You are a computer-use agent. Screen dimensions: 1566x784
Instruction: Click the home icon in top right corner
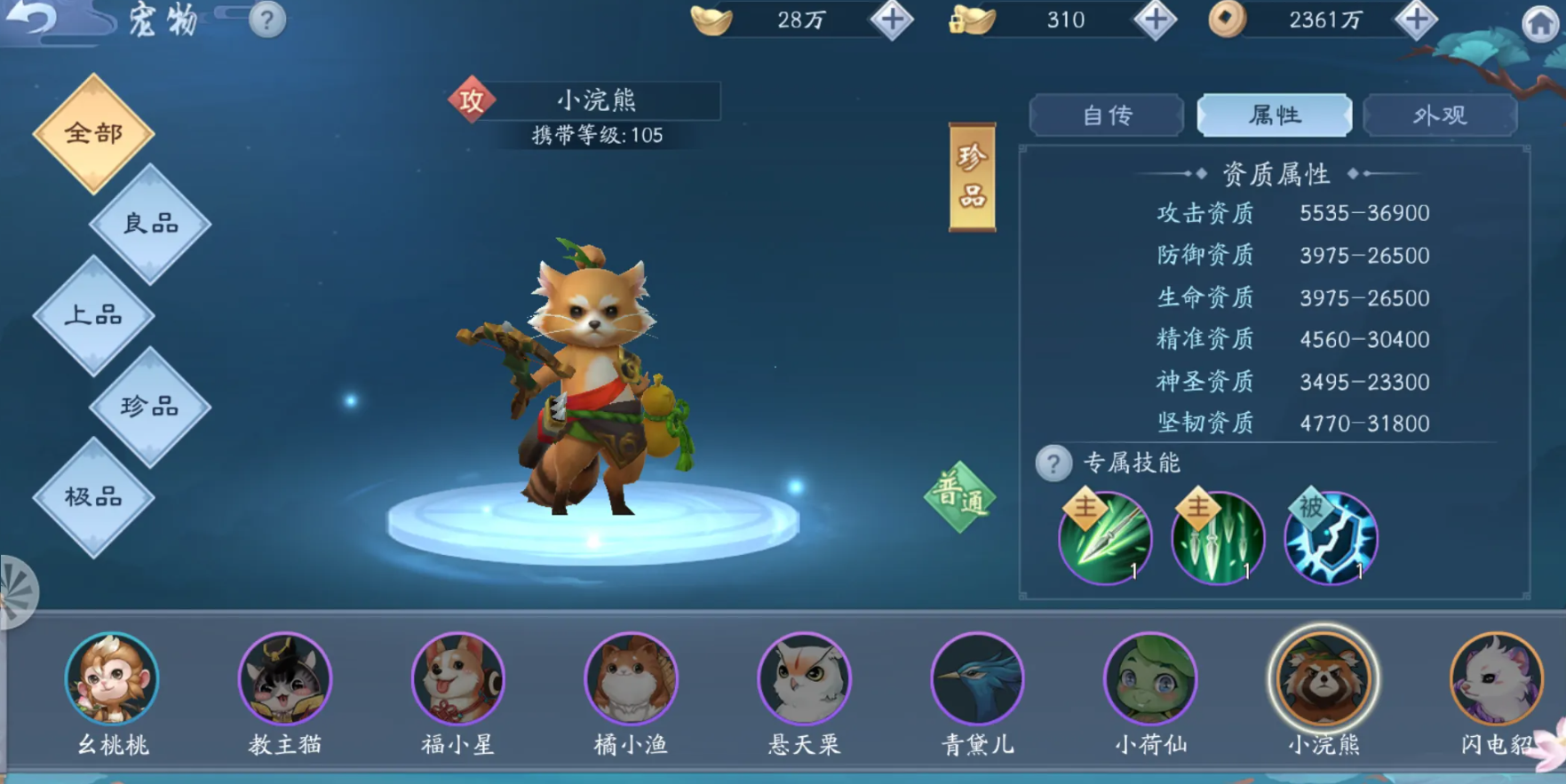1540,20
